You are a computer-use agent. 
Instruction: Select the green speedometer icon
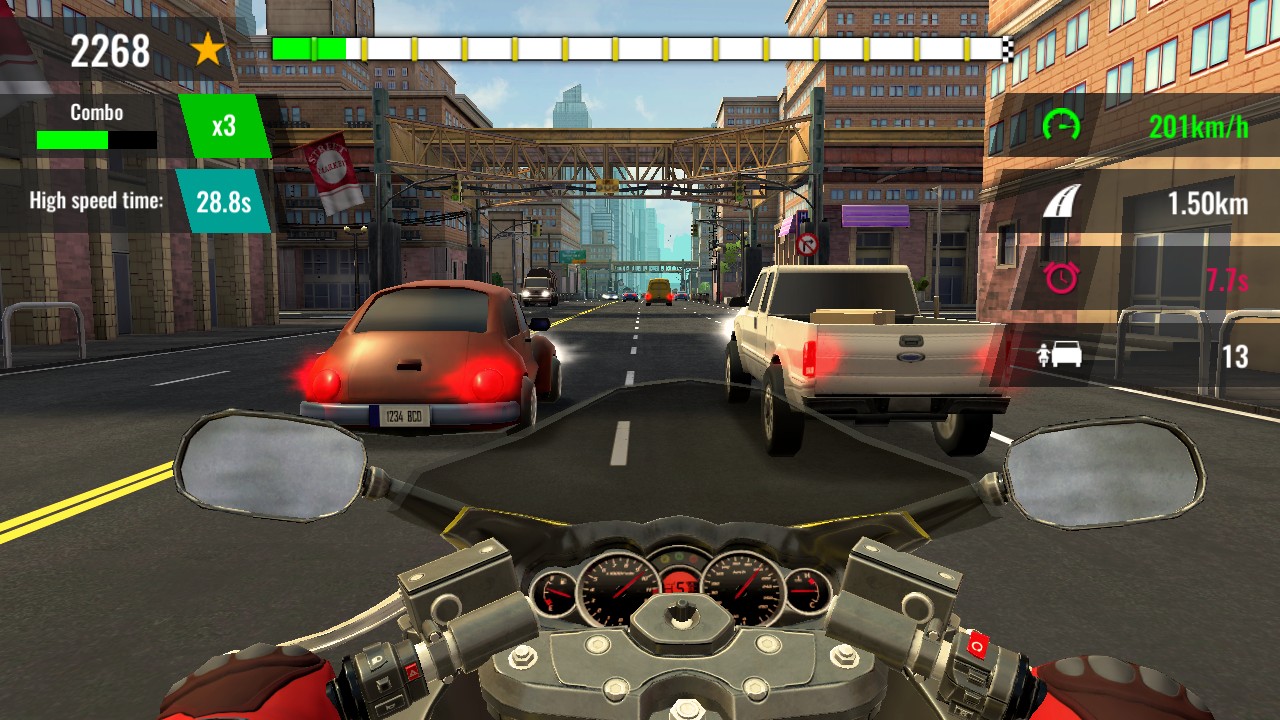(1062, 125)
